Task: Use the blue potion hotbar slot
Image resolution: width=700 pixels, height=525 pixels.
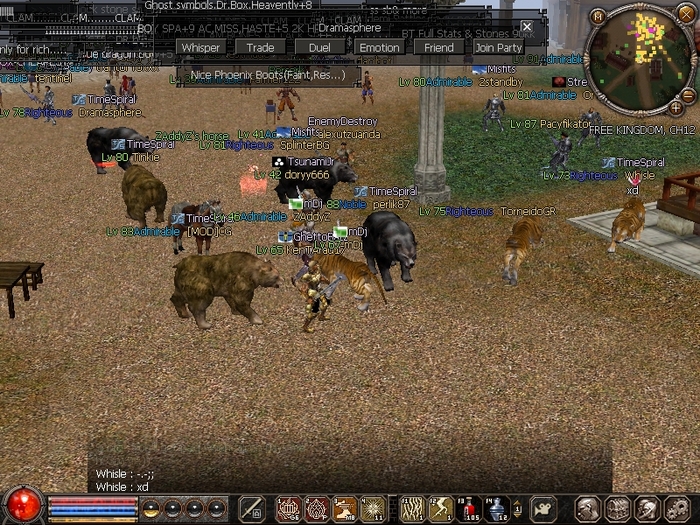Action: pyautogui.click(x=498, y=509)
